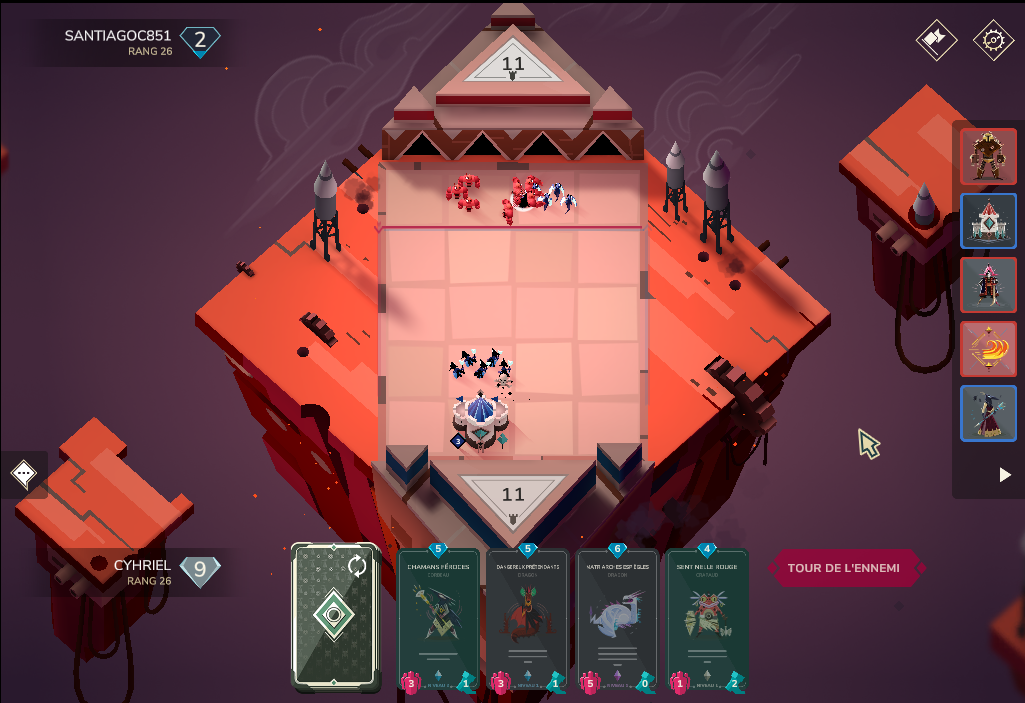Viewport: 1025px width, 703px height.
Task: Expand the history panel with the arrow
Action: click(x=1006, y=475)
